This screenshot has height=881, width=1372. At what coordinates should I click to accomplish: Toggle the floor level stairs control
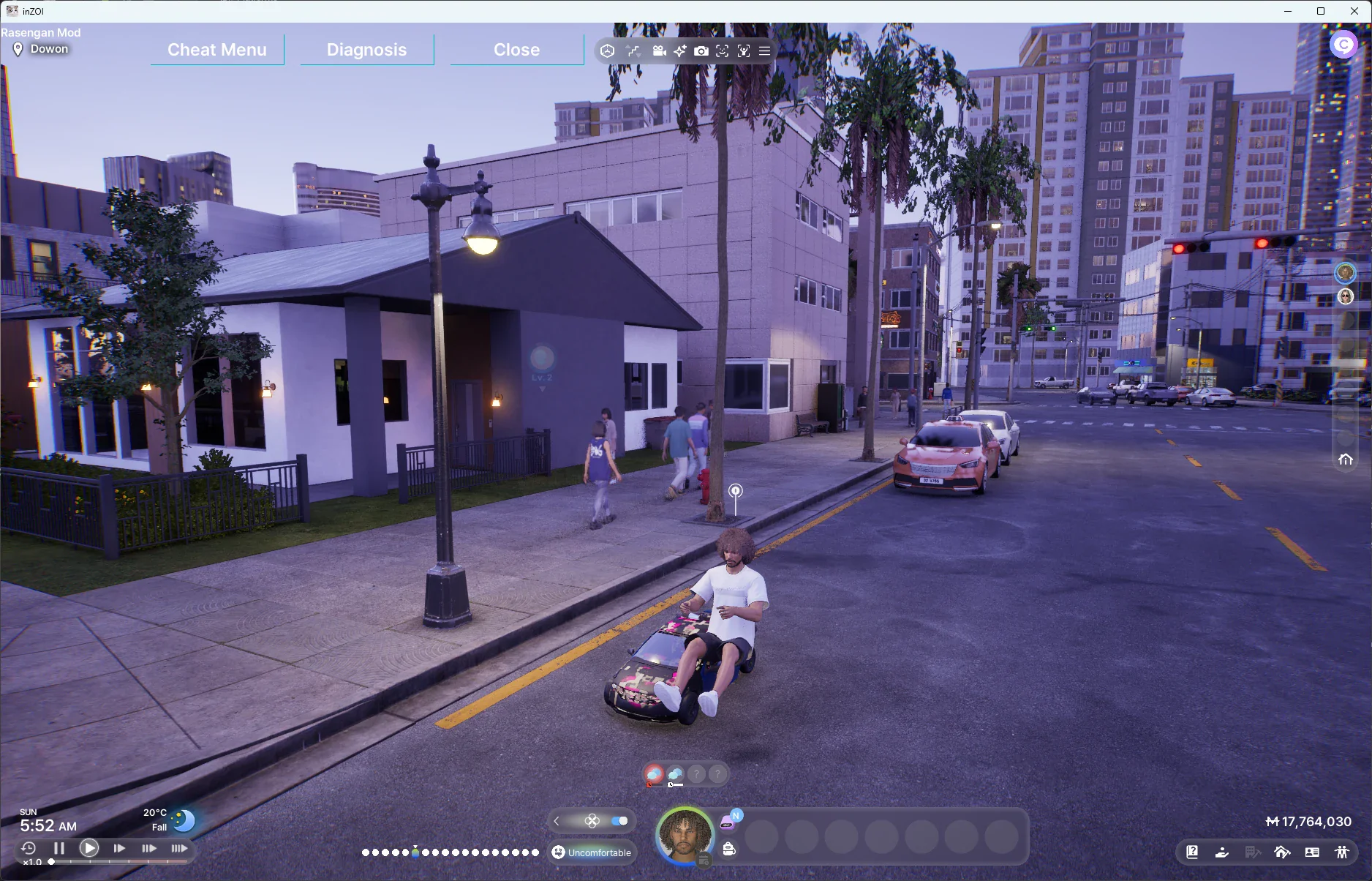[633, 51]
